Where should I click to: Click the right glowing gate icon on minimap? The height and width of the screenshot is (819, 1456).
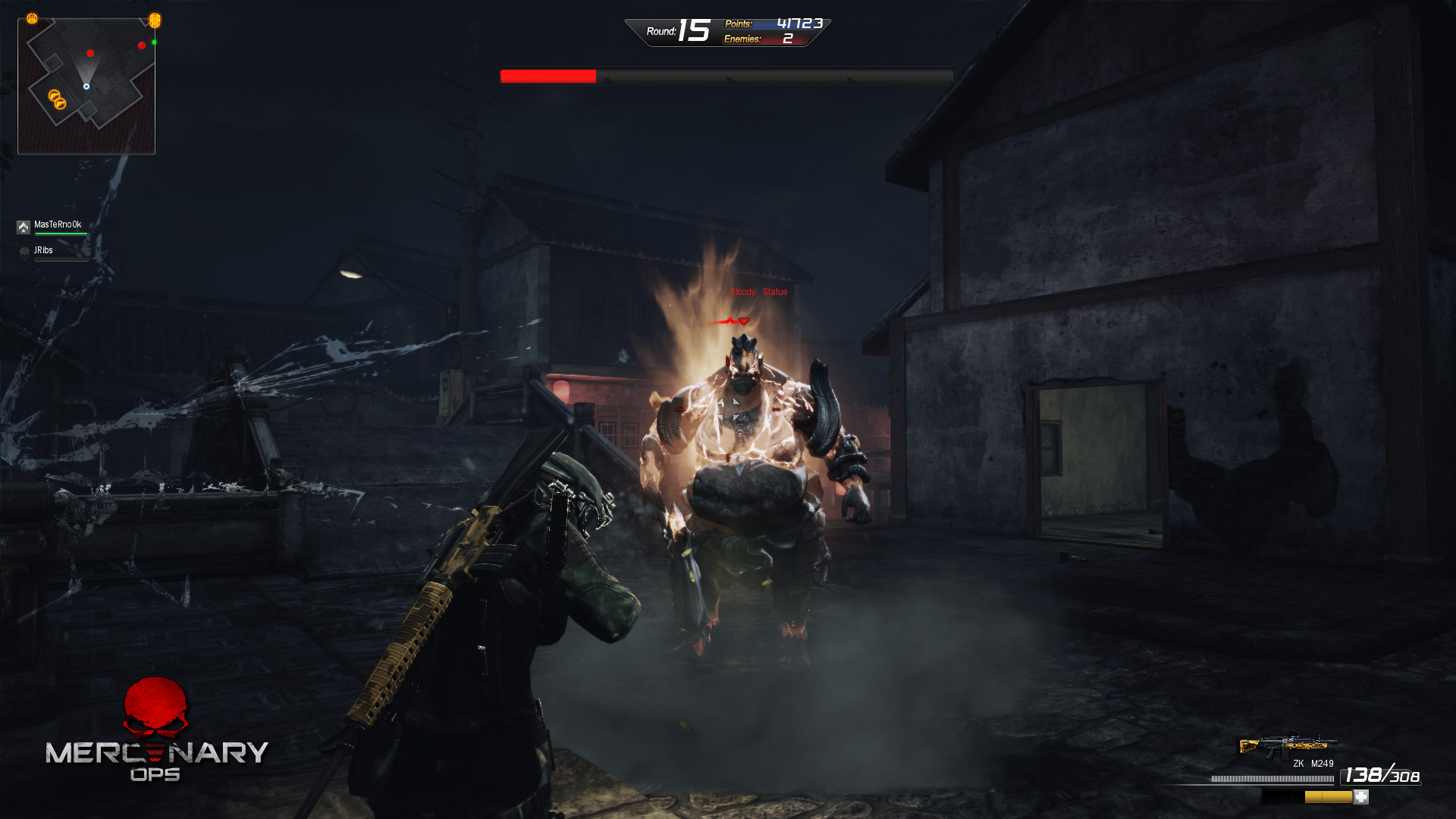(x=155, y=21)
